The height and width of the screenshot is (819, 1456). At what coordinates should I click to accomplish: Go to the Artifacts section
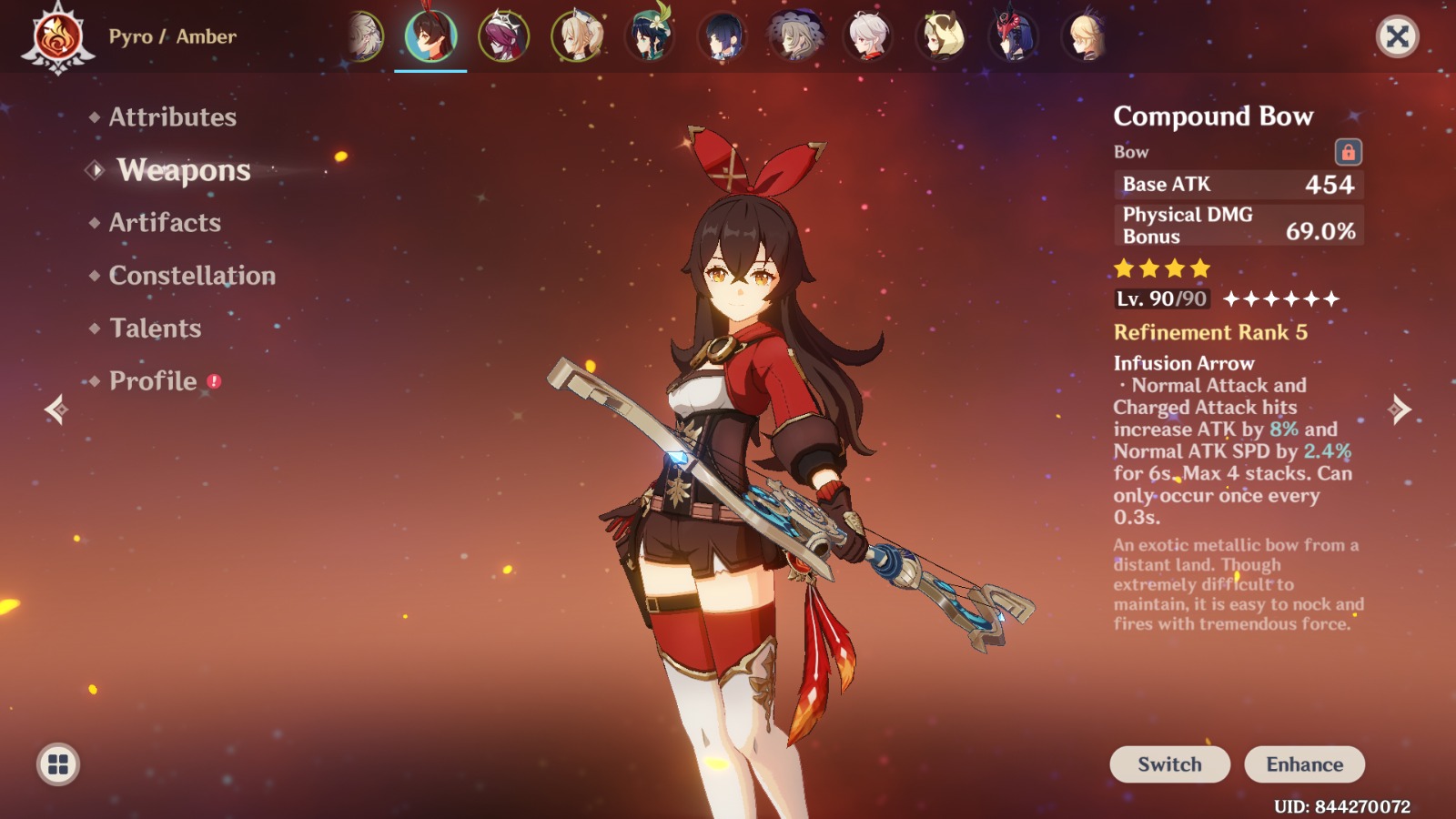click(165, 223)
